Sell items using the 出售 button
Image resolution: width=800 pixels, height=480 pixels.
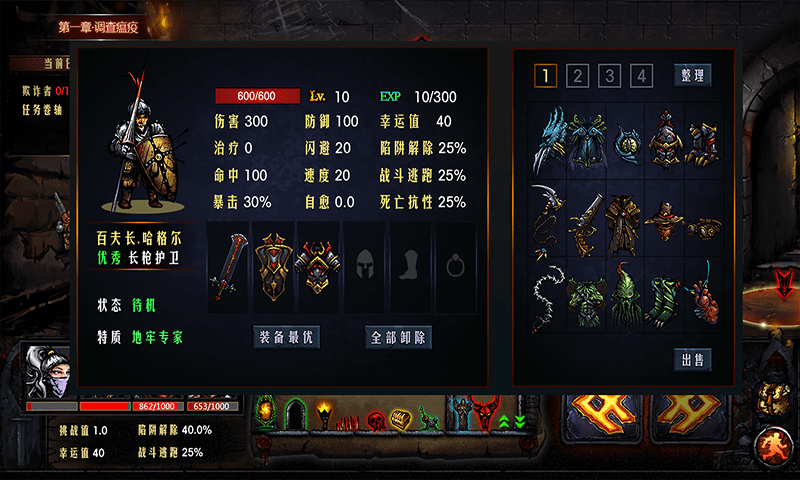pos(692,360)
